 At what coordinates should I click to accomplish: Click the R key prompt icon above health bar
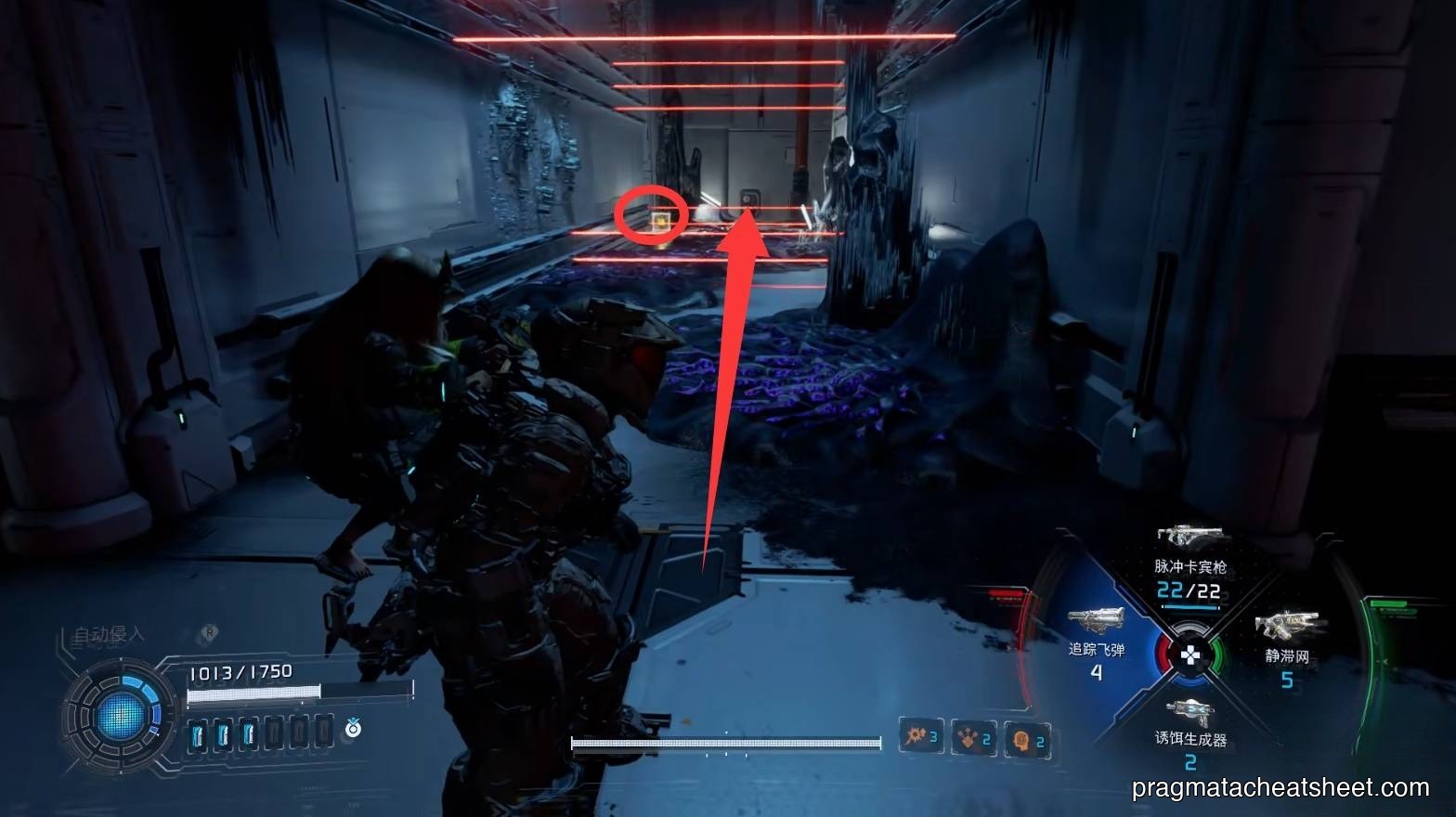207,632
